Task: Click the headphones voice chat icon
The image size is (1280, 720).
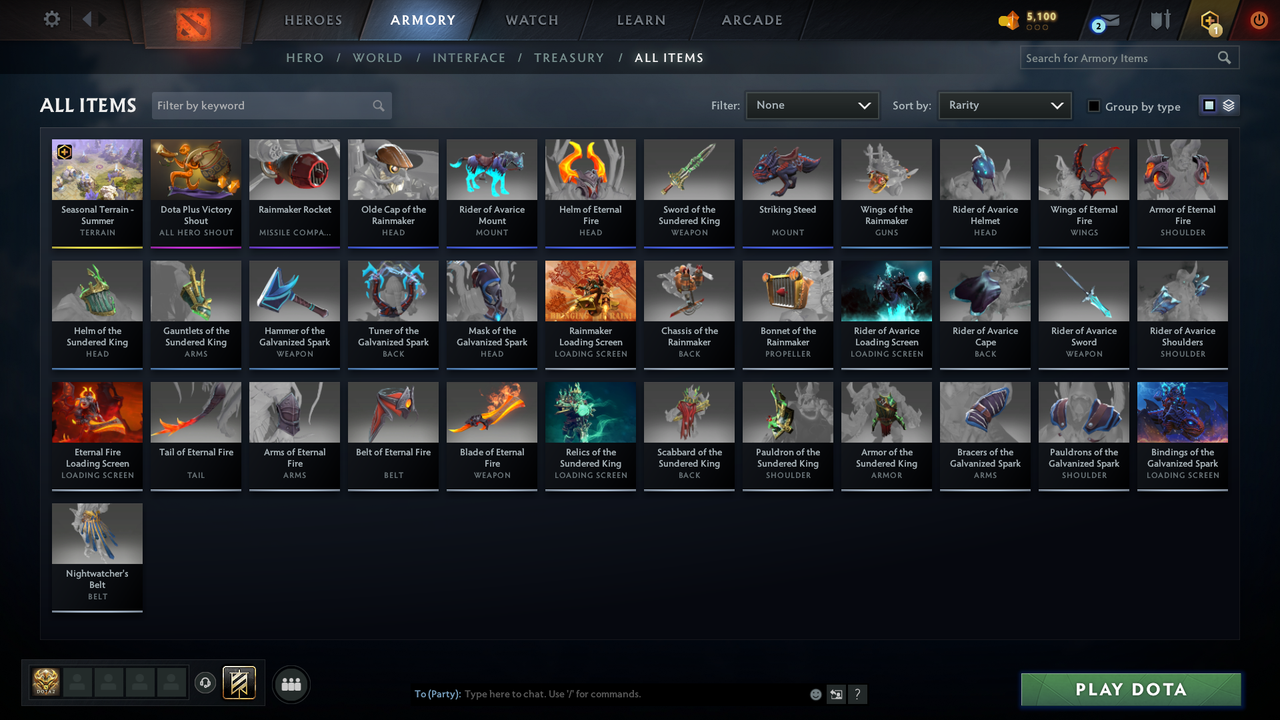Action: tap(207, 683)
